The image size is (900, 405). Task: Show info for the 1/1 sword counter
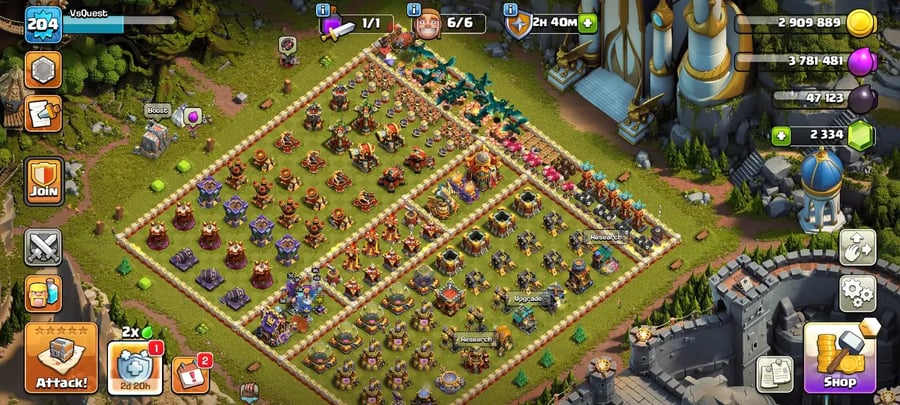click(x=323, y=9)
